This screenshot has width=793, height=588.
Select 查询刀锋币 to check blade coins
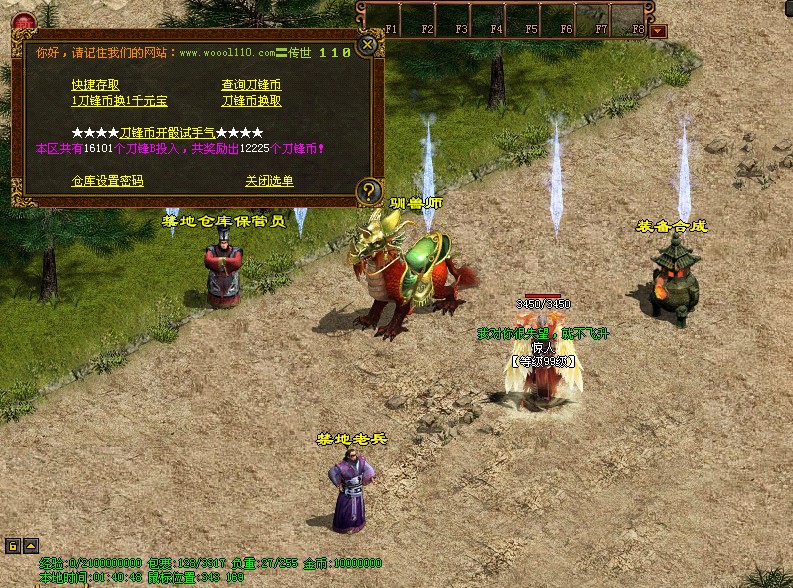(251, 85)
